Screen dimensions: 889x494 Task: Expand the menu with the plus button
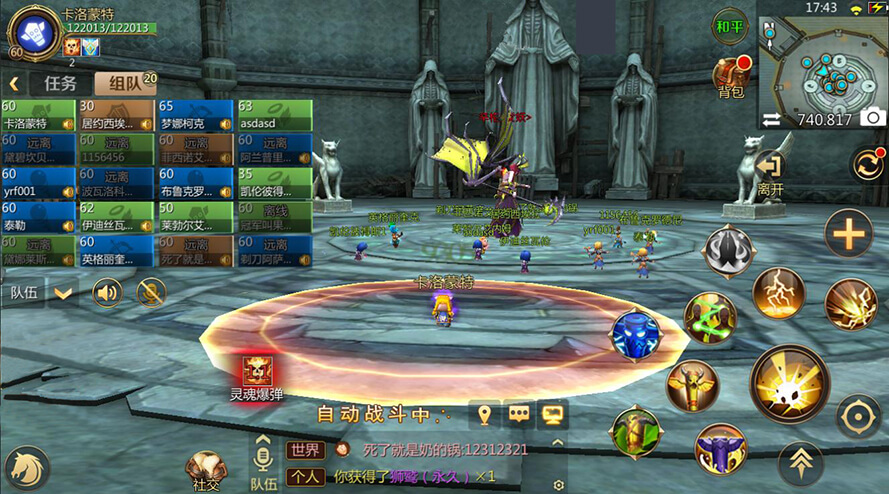click(848, 234)
